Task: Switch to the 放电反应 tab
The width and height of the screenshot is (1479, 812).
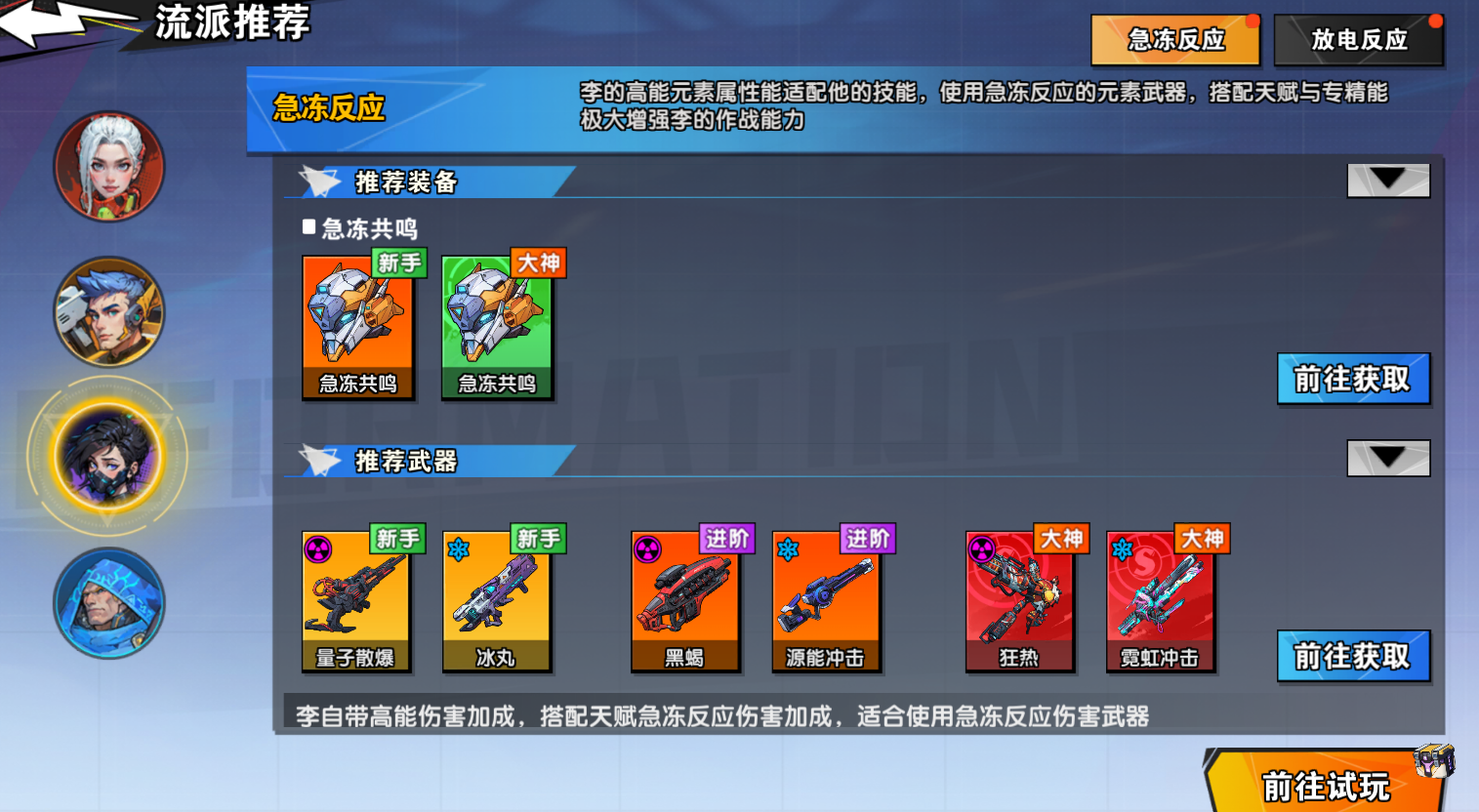Action: [x=1358, y=40]
